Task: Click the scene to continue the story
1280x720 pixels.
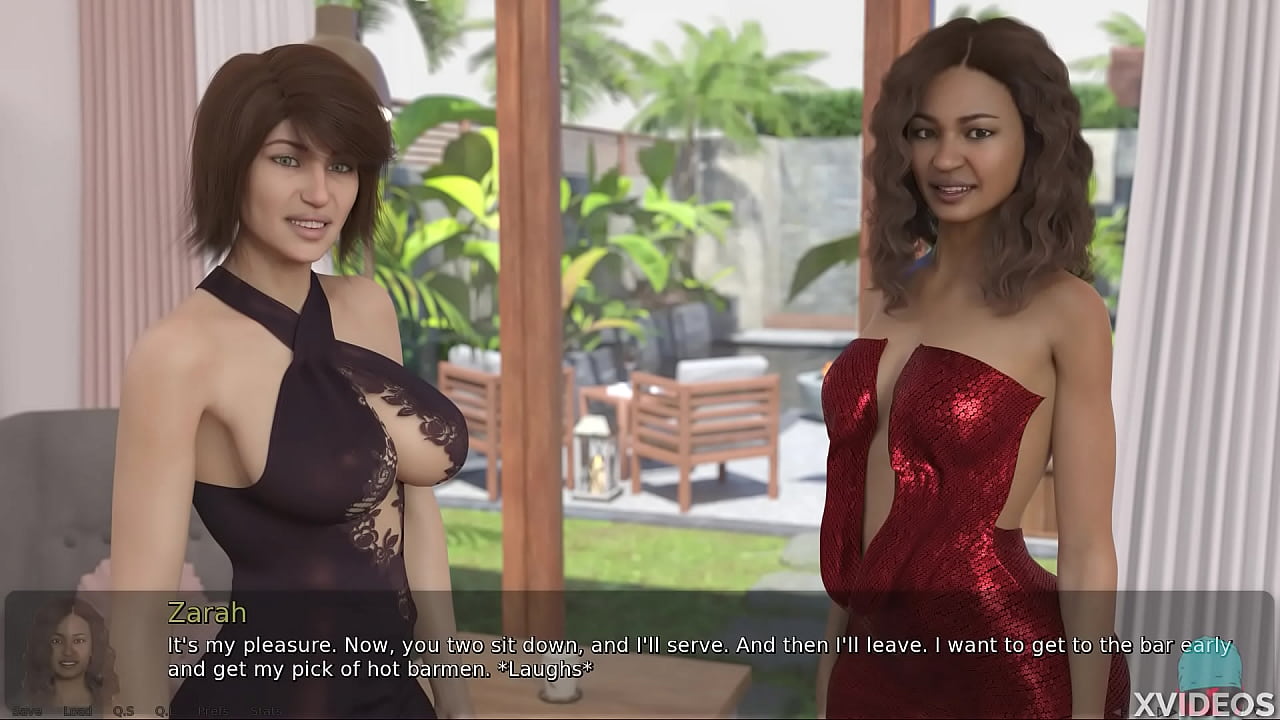Action: tap(640, 300)
